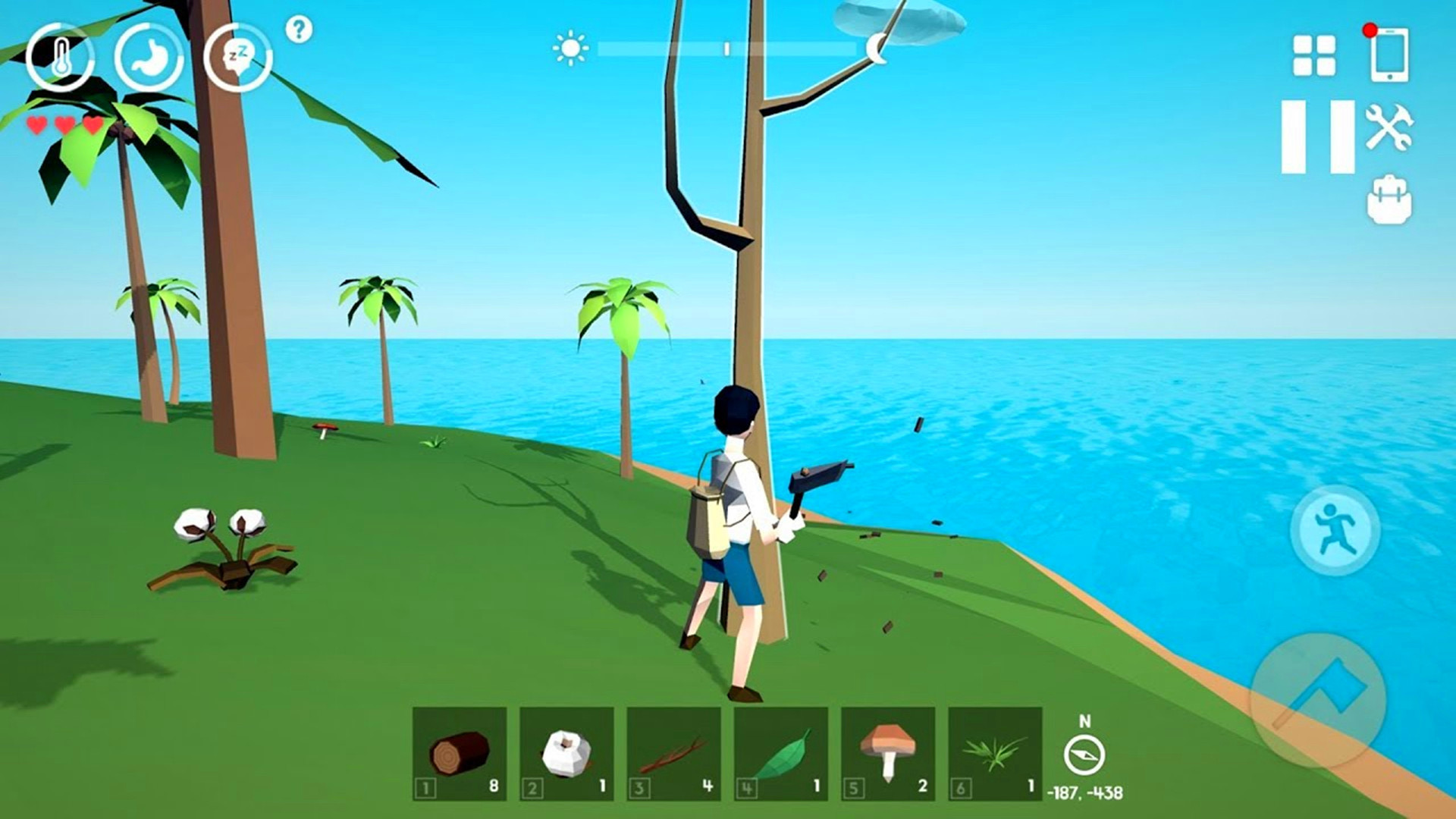
Task: Select the grass fiber hotbar slot
Action: point(995,754)
